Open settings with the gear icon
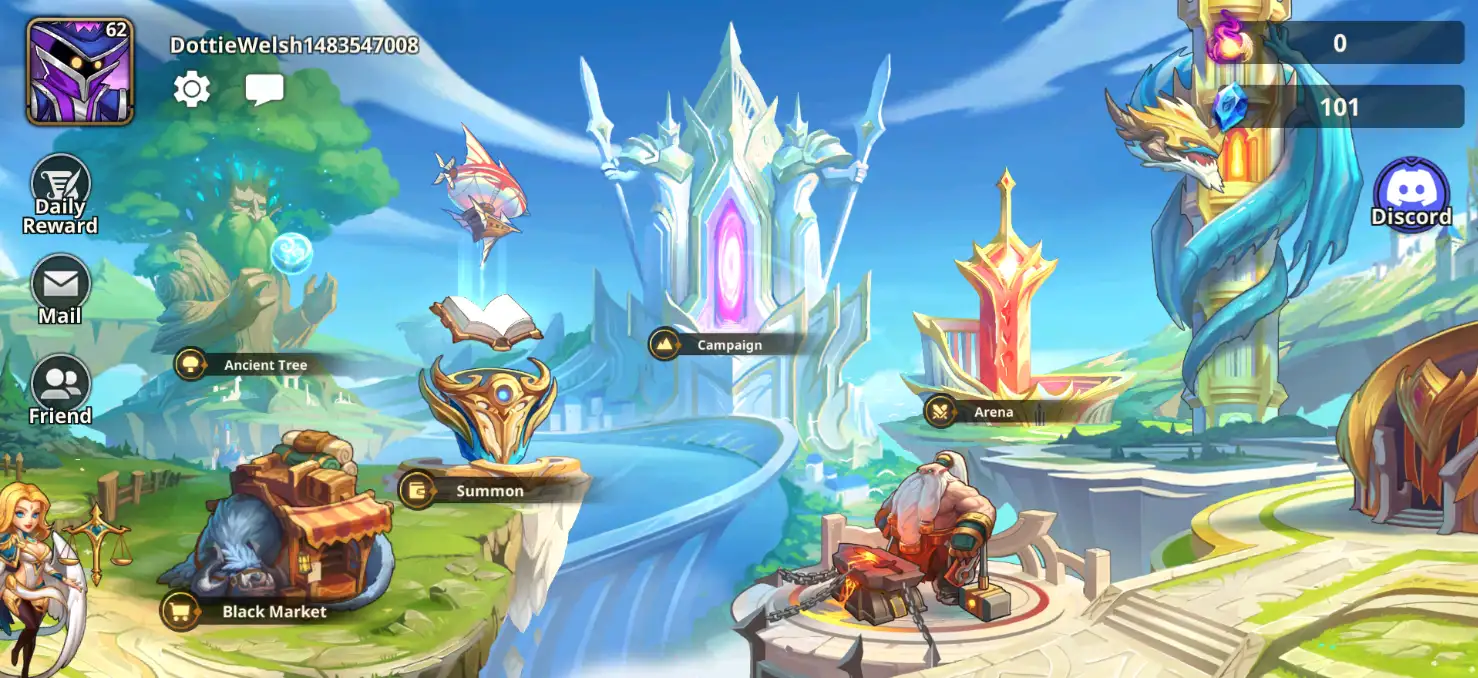1478x678 pixels. click(x=192, y=90)
